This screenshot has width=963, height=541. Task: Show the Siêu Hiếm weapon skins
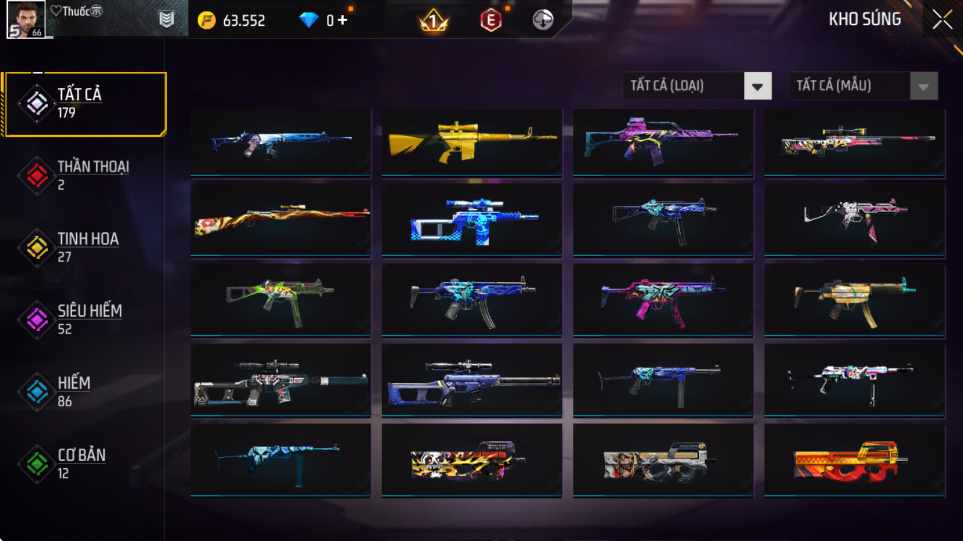point(84,319)
